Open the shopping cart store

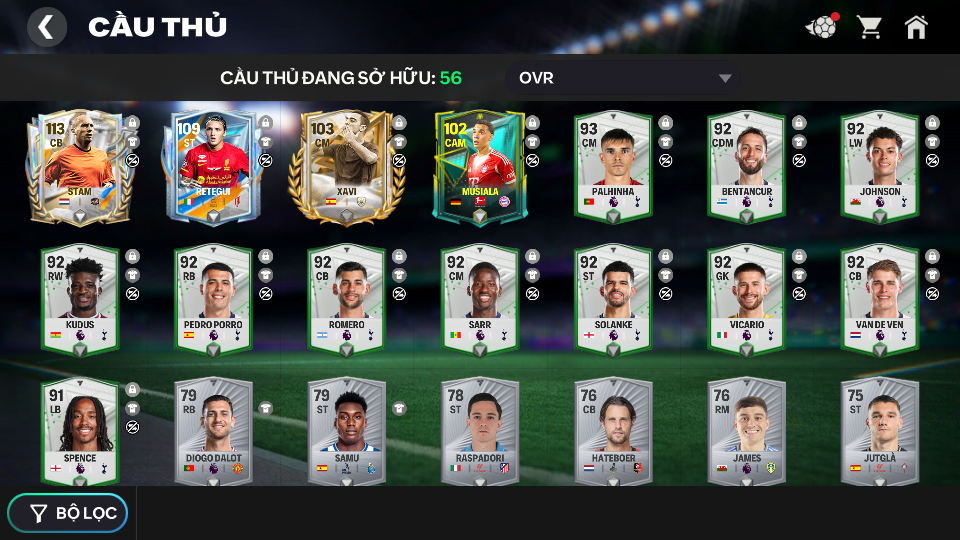pos(869,27)
